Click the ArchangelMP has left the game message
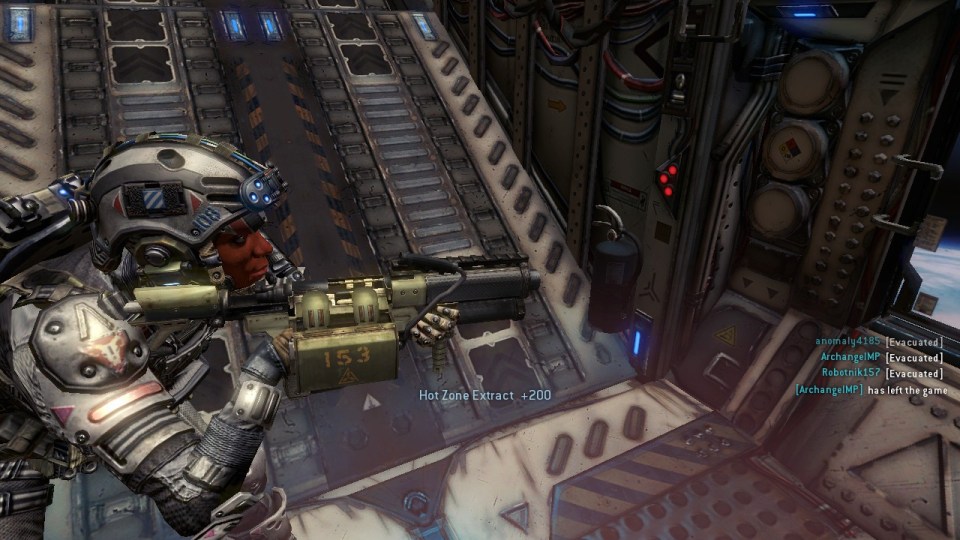The height and width of the screenshot is (540, 960). 868,390
